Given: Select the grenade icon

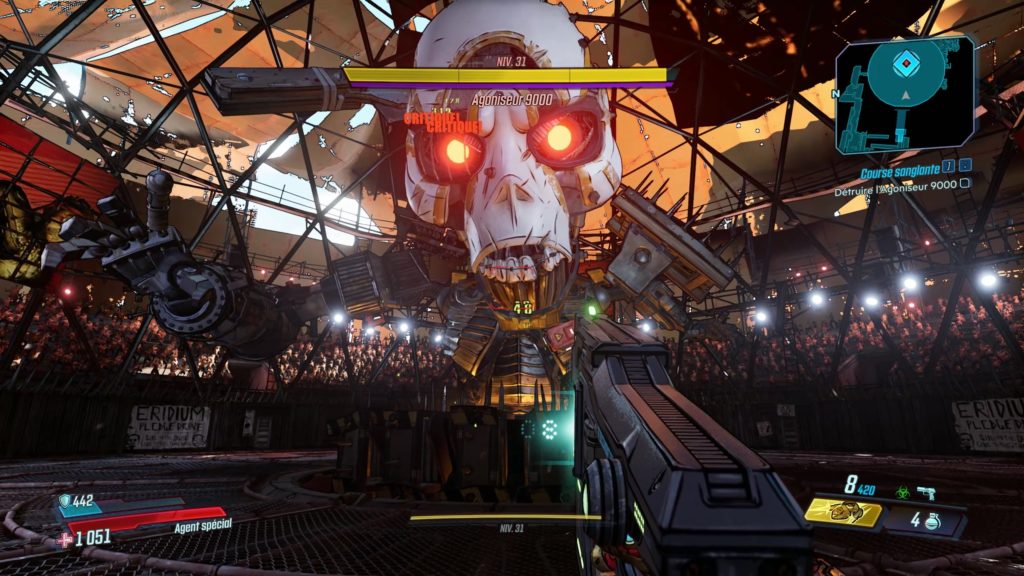Looking at the screenshot, I should coord(931,520).
